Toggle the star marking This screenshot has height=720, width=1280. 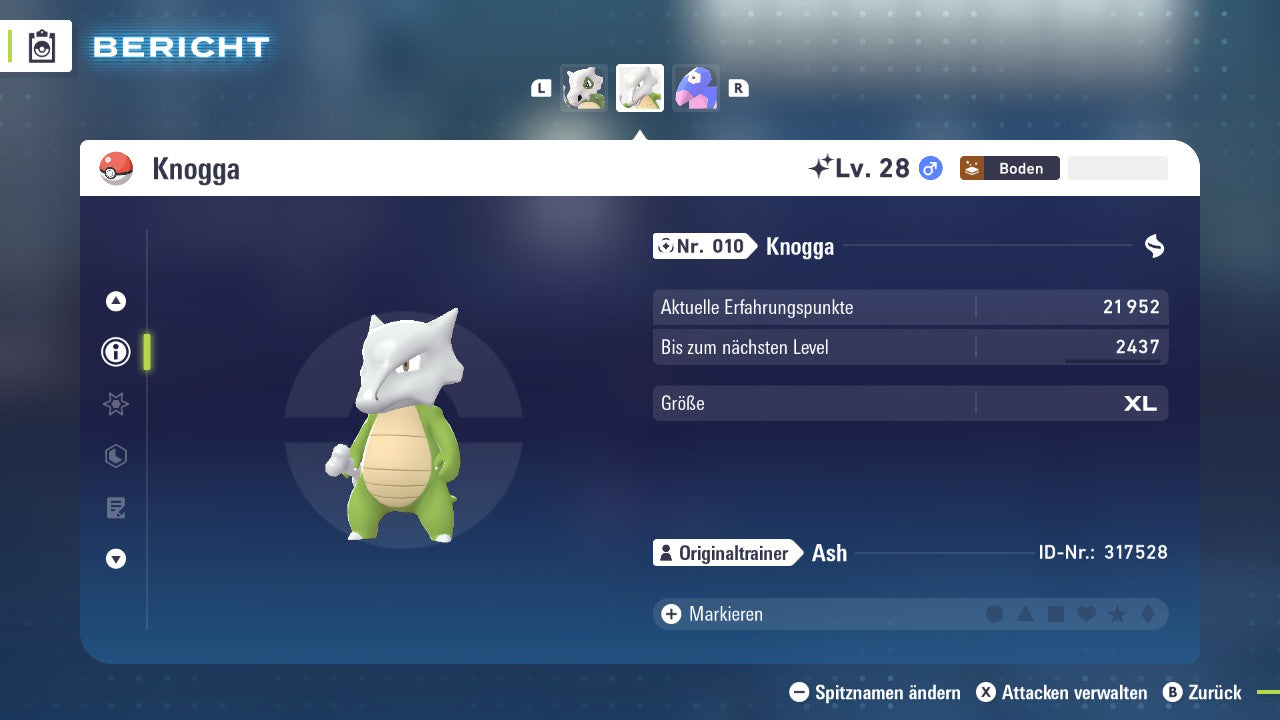(1116, 614)
